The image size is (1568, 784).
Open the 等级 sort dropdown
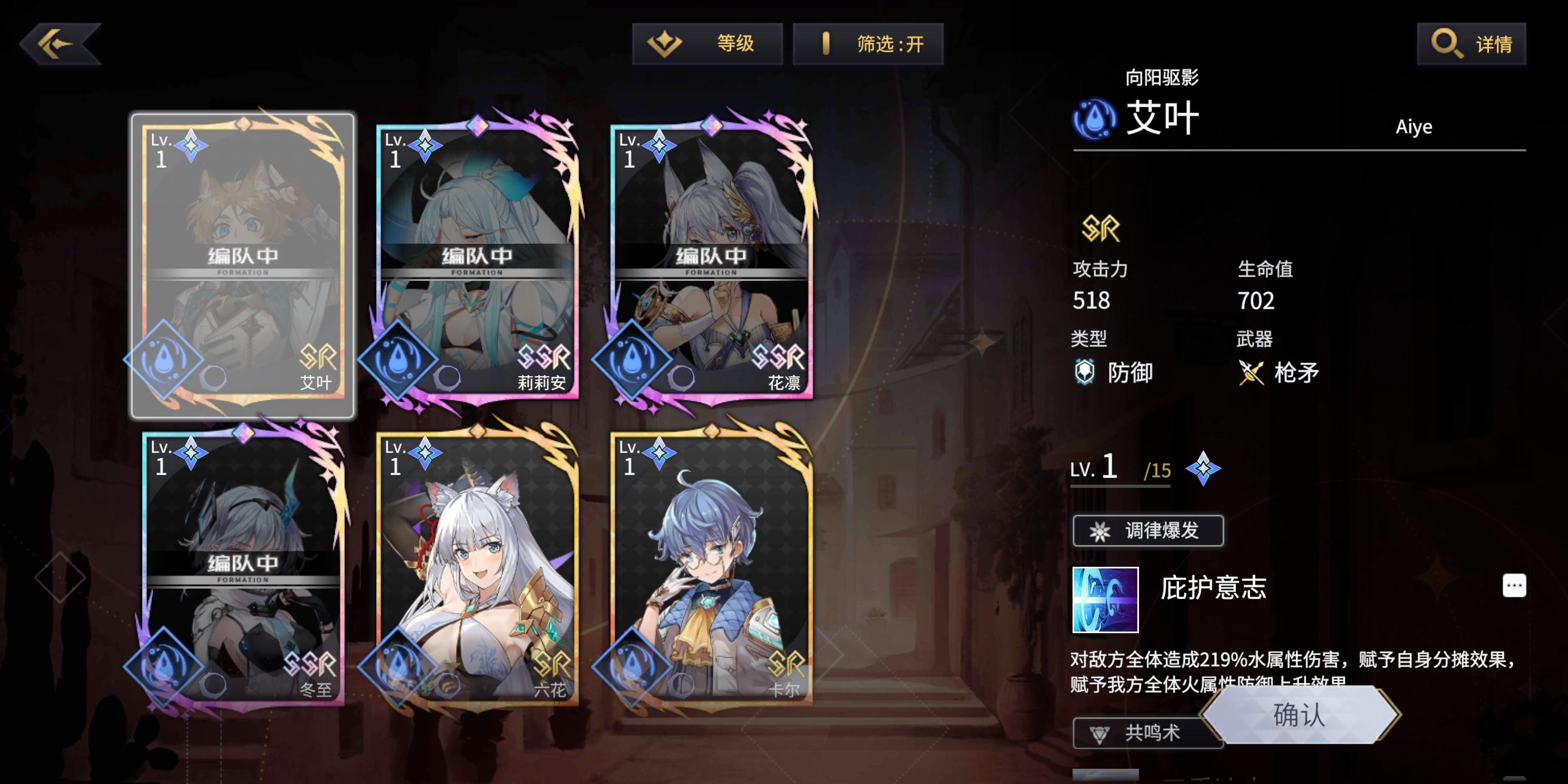708,42
